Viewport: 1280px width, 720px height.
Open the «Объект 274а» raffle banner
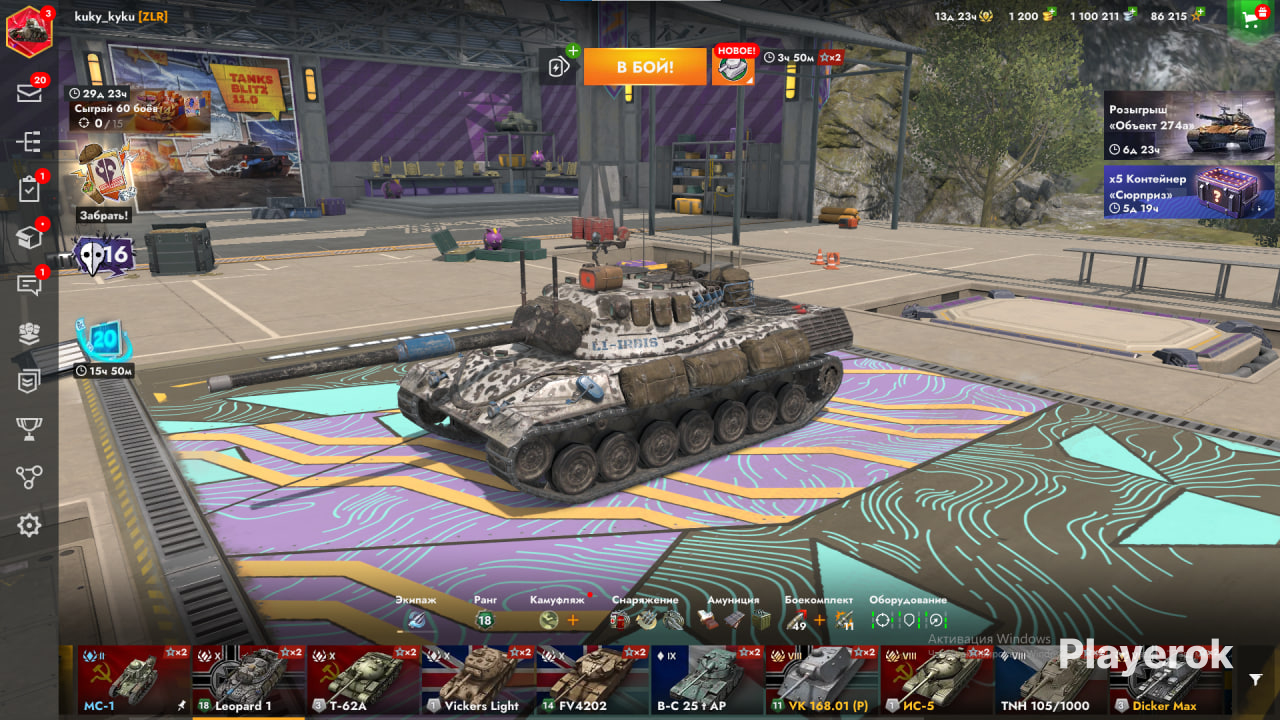coord(1189,126)
